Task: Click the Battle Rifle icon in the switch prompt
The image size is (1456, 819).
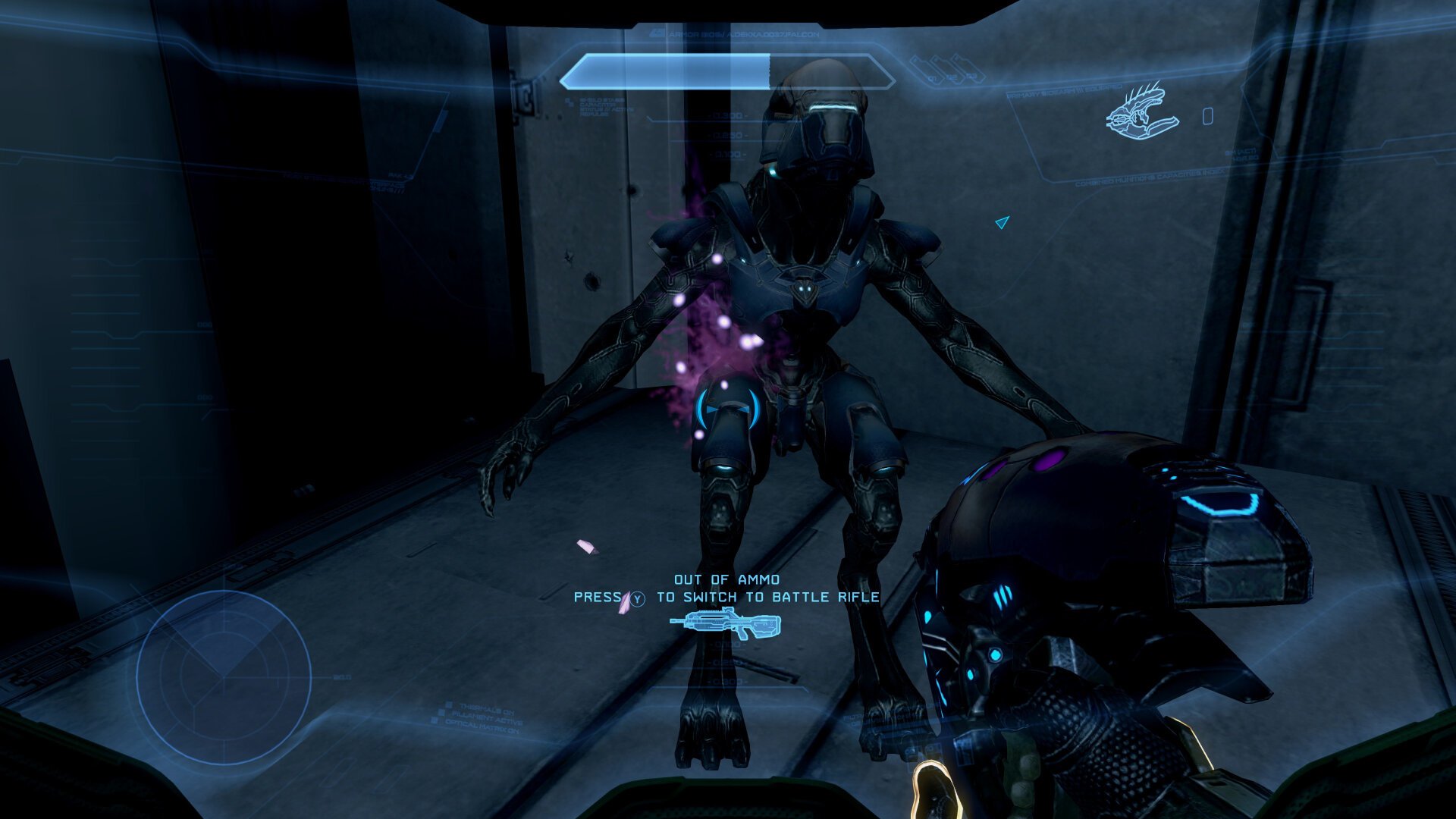Action: point(726,625)
